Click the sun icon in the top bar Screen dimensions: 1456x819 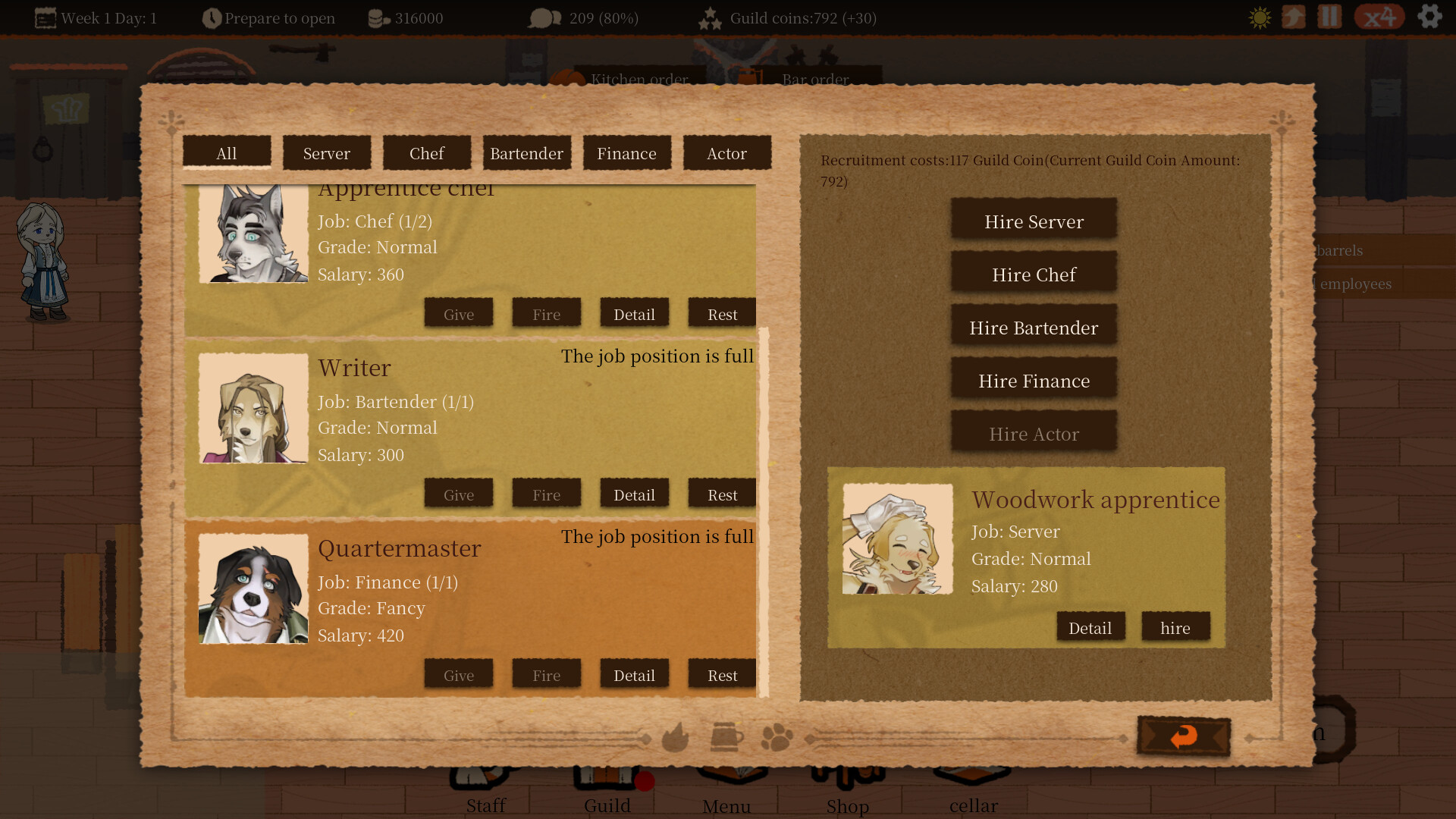[1258, 17]
